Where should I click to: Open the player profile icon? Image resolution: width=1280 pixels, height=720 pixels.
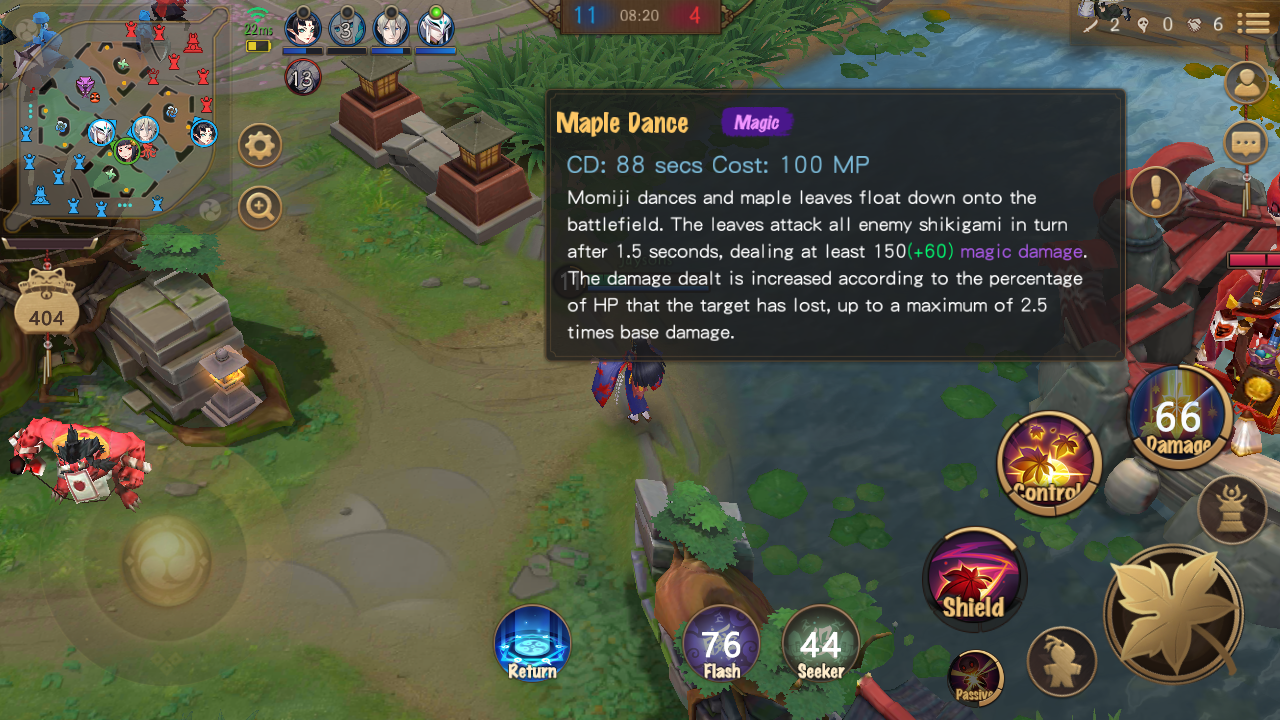(1246, 83)
